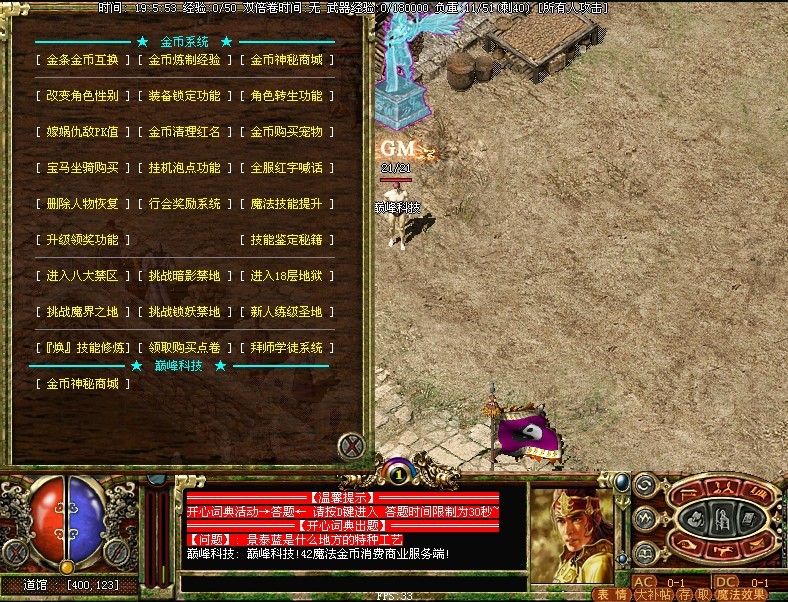Toggle the 魔法效果 button
Screen dimensions: 788x602
(741, 594)
